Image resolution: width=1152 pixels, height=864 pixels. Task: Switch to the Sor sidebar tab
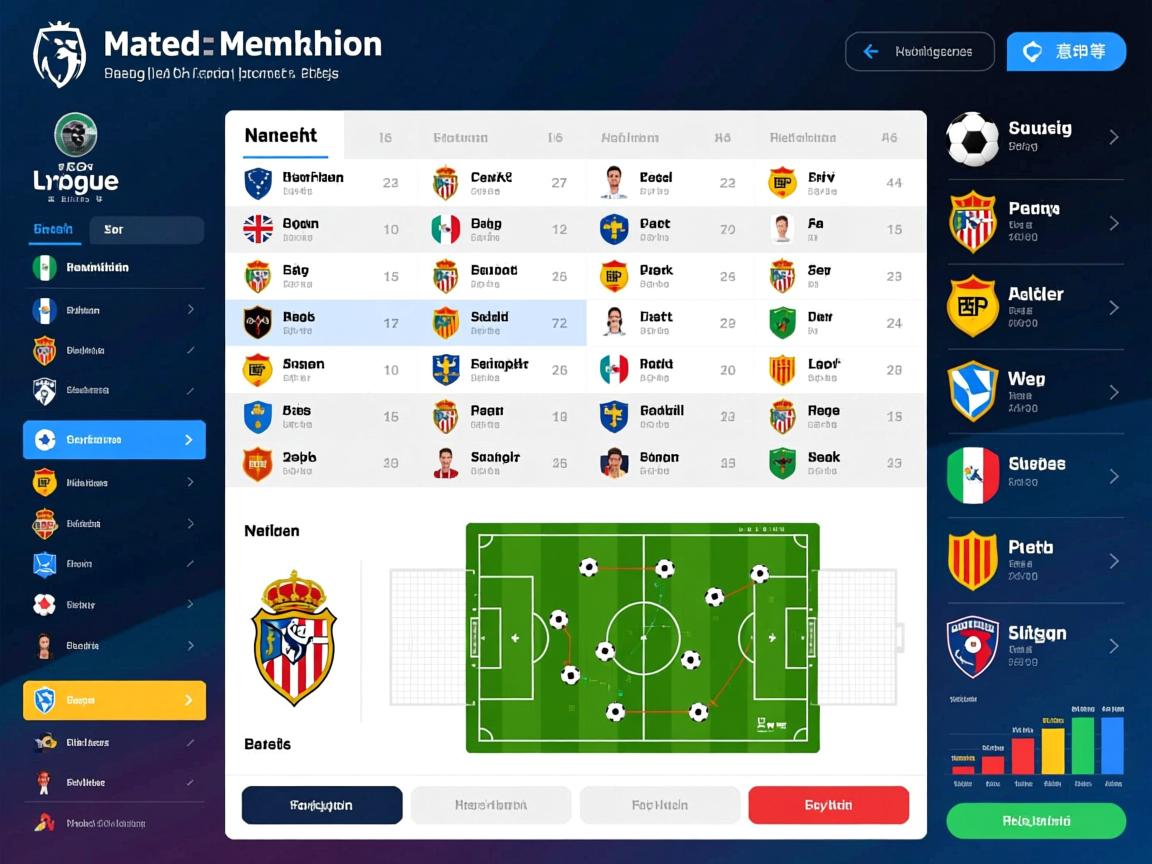coord(146,230)
